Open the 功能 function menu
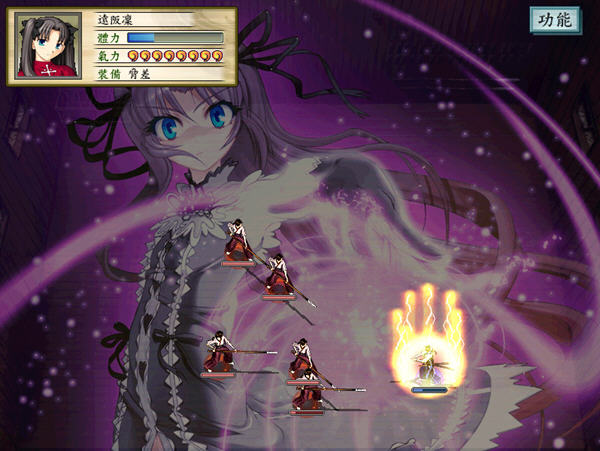Image resolution: width=600 pixels, height=451 pixels. tap(555, 21)
